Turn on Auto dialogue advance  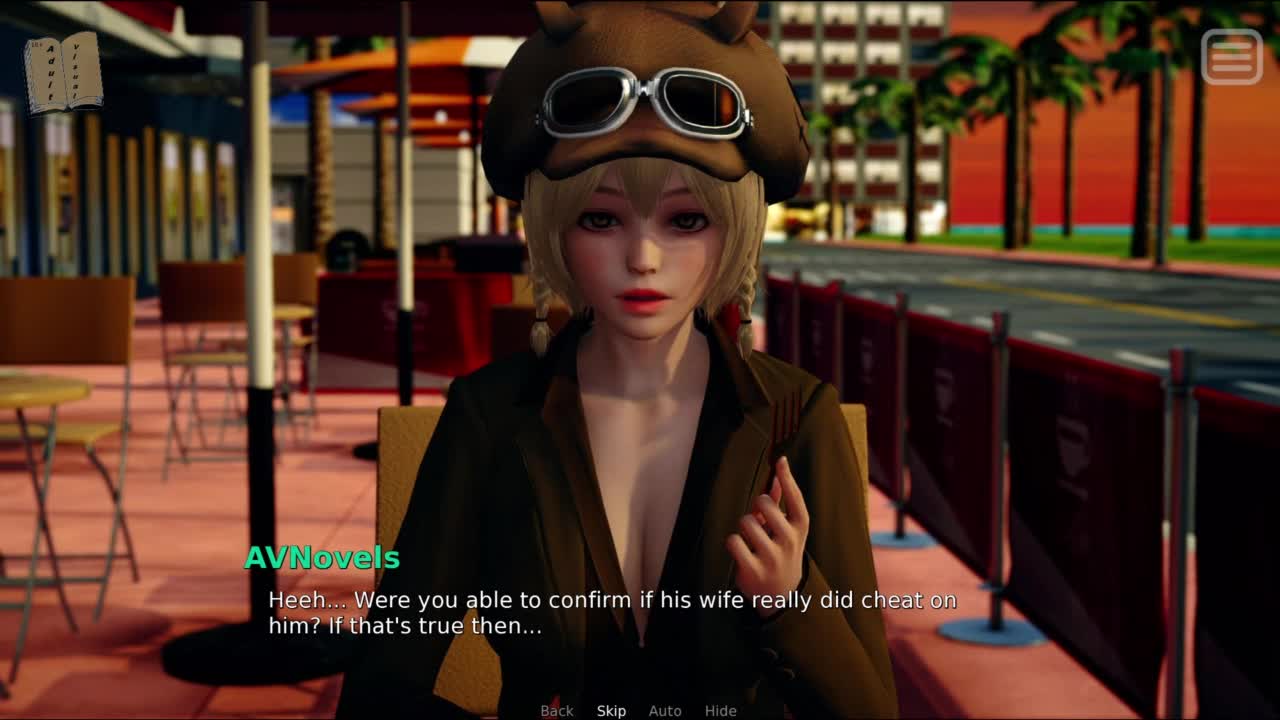pos(665,711)
